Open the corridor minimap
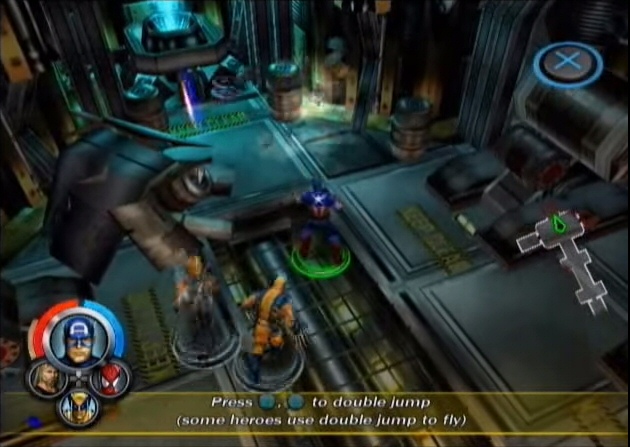The image size is (630, 447). pyautogui.click(x=565, y=255)
